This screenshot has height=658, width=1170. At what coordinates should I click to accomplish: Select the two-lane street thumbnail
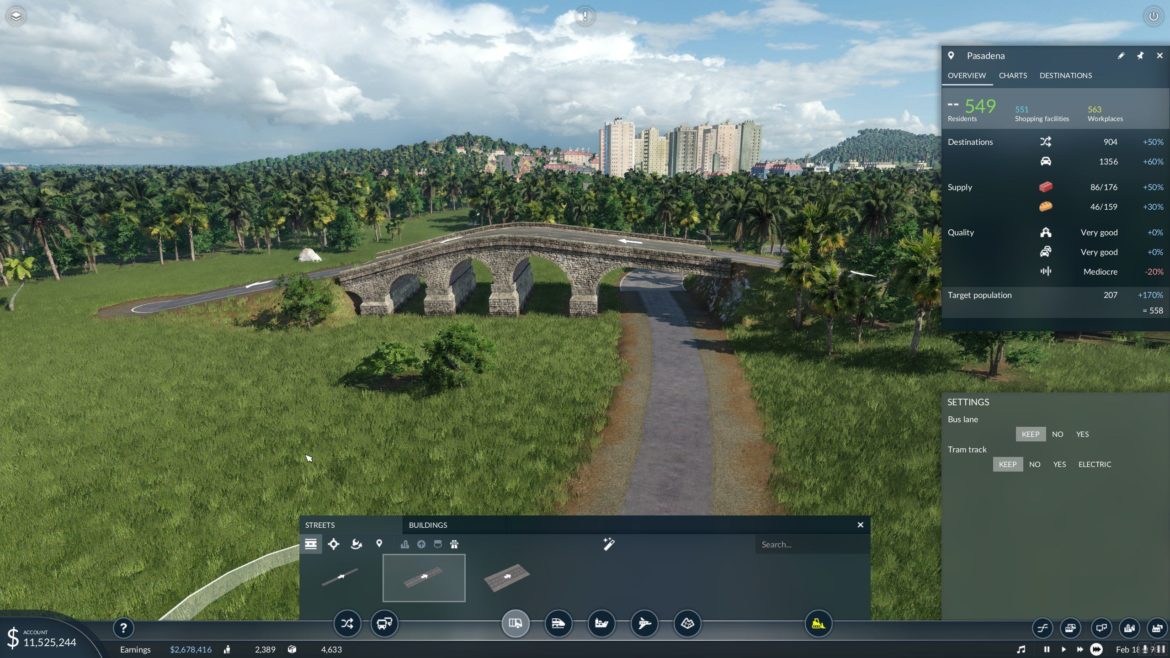tap(424, 578)
